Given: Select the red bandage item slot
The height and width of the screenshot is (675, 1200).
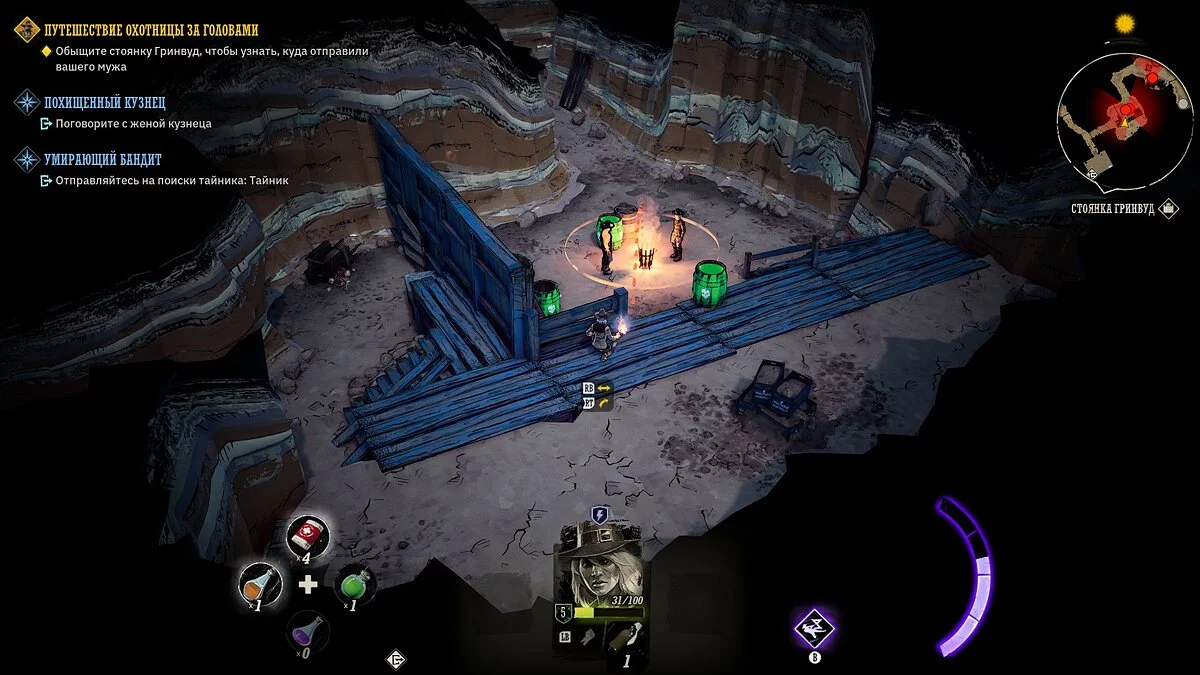Looking at the screenshot, I should 308,536.
